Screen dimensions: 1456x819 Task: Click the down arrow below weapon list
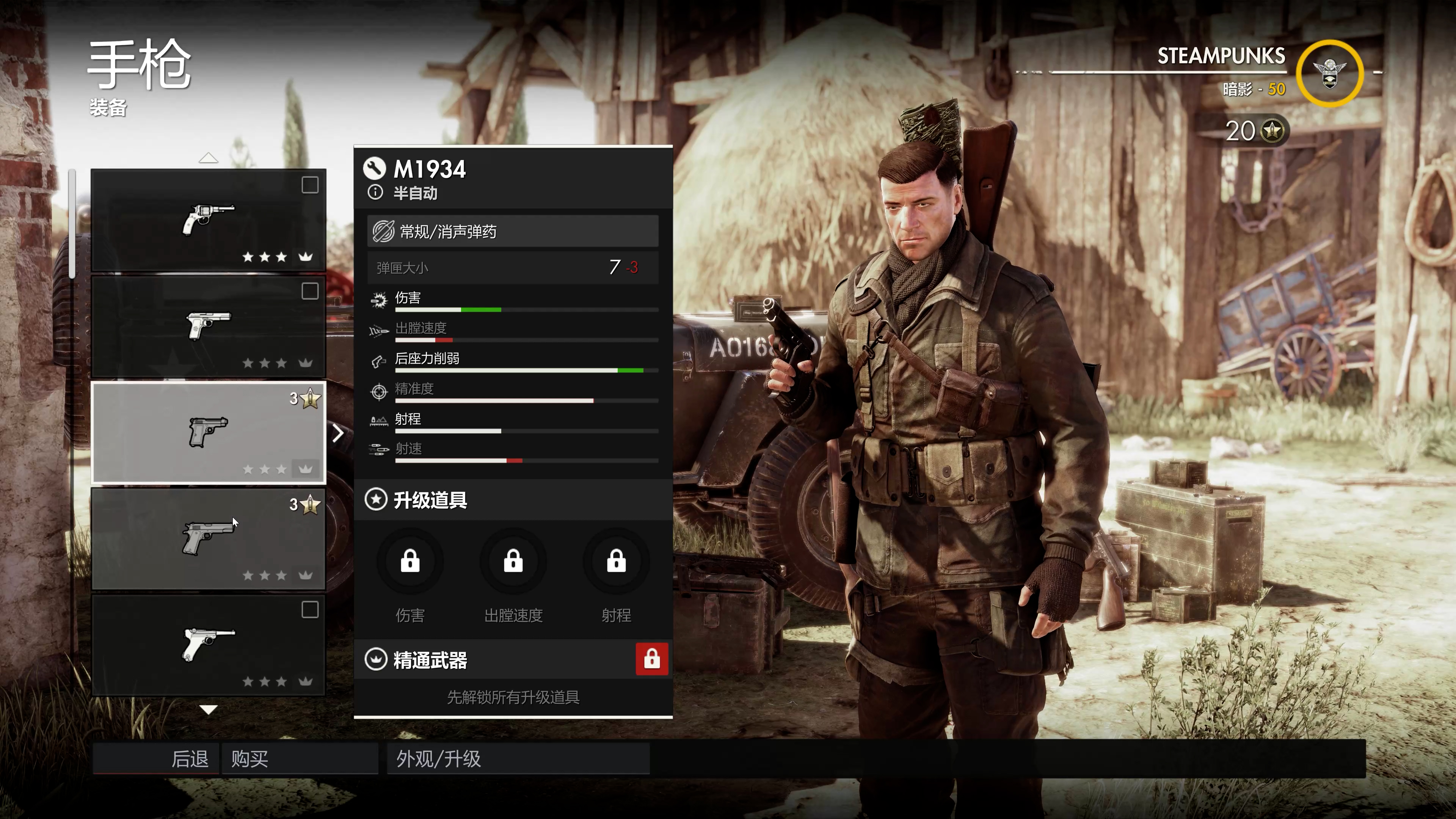(x=208, y=710)
